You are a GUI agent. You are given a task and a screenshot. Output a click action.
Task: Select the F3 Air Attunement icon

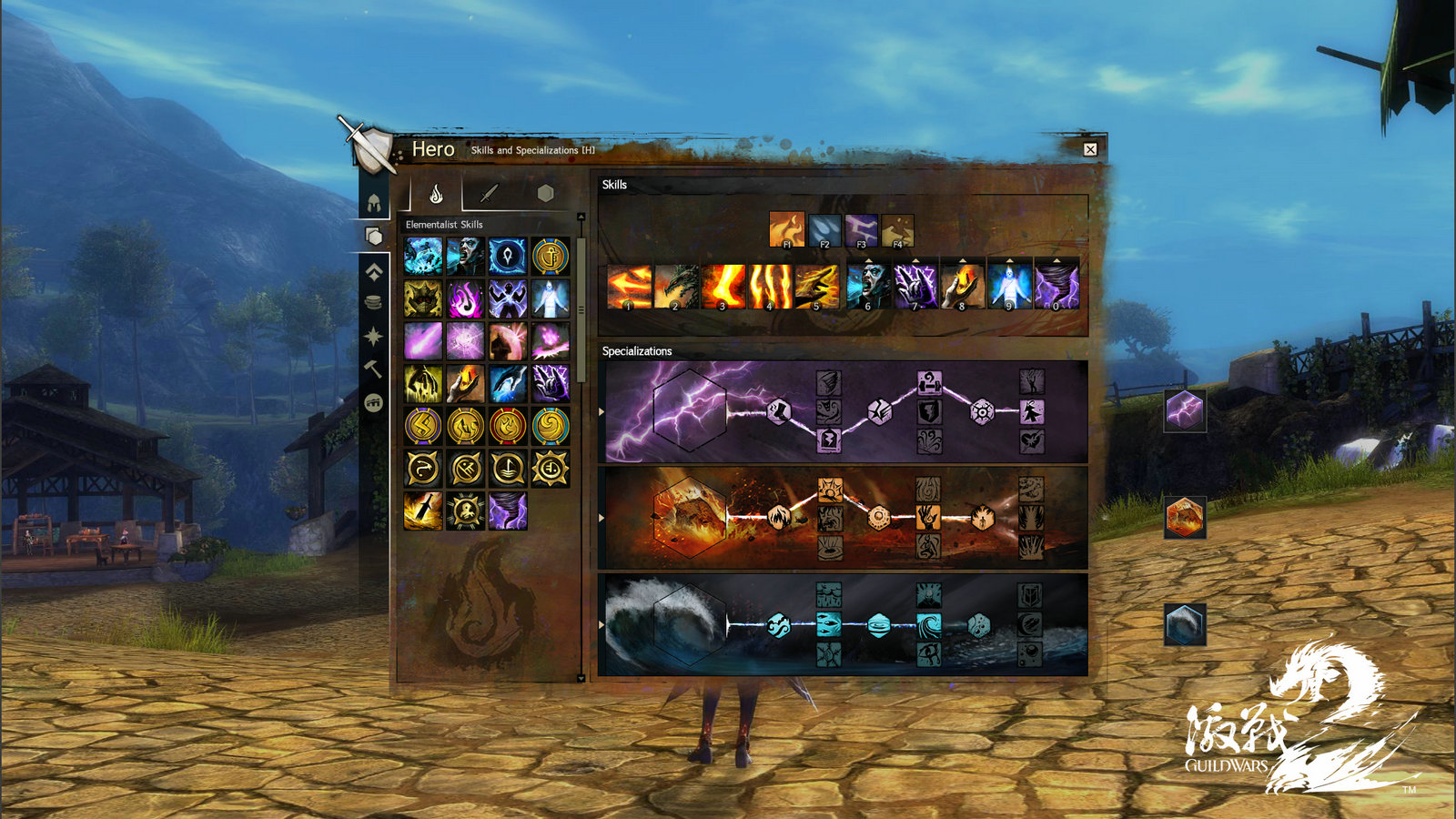pyautogui.click(x=861, y=230)
